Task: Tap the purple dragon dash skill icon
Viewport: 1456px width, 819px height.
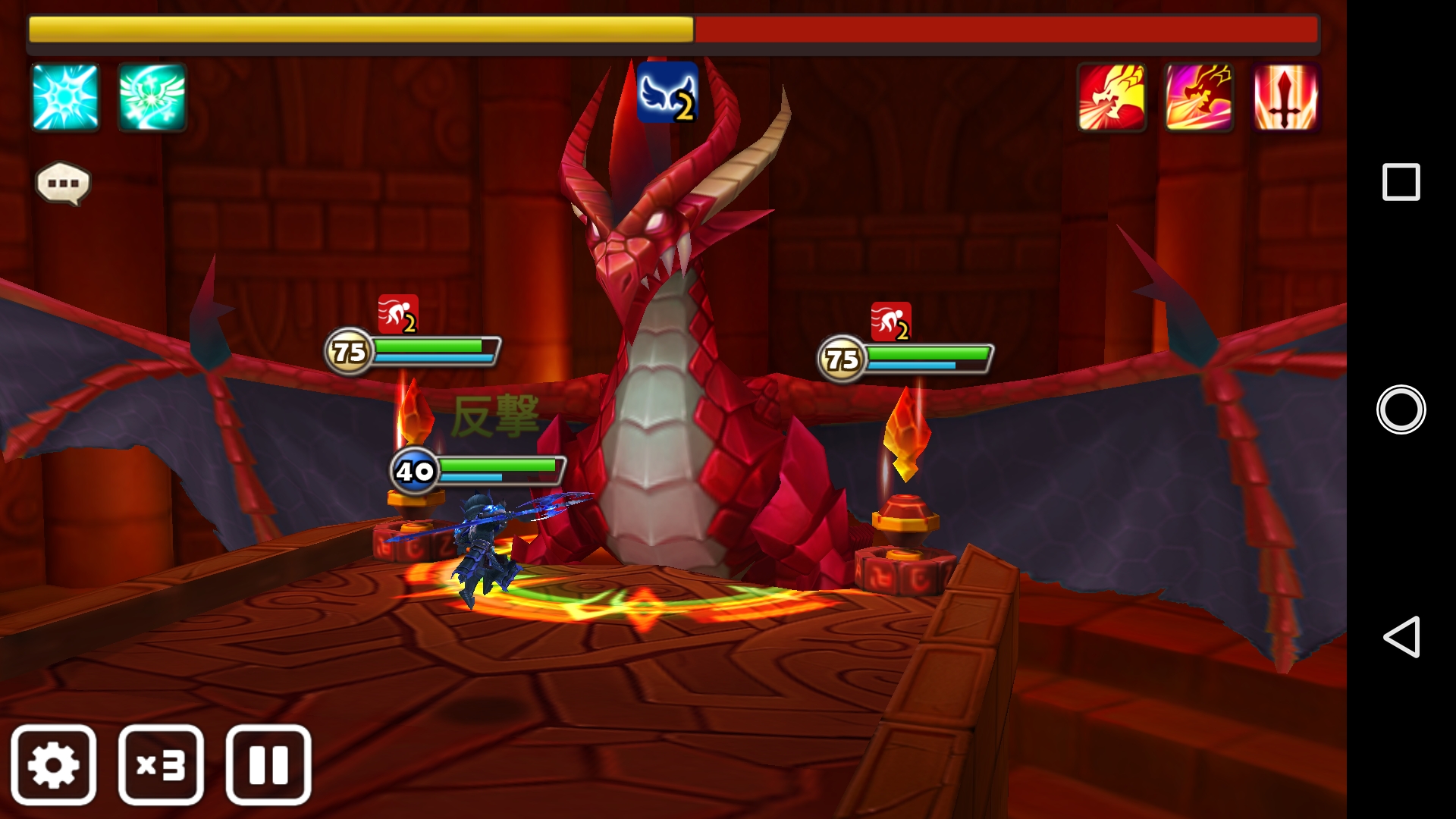Action: point(1199,97)
